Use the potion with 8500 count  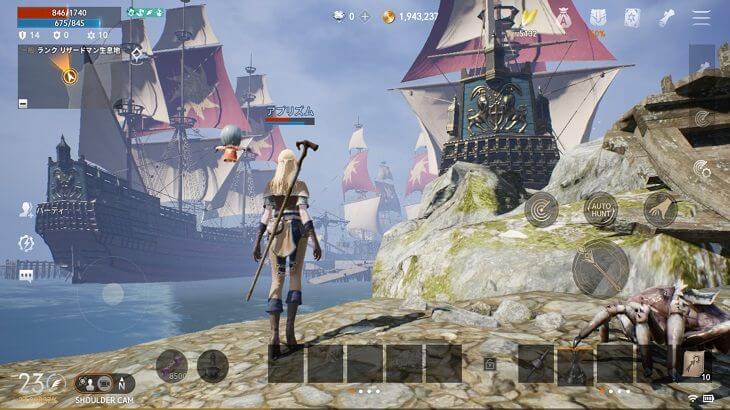point(171,366)
